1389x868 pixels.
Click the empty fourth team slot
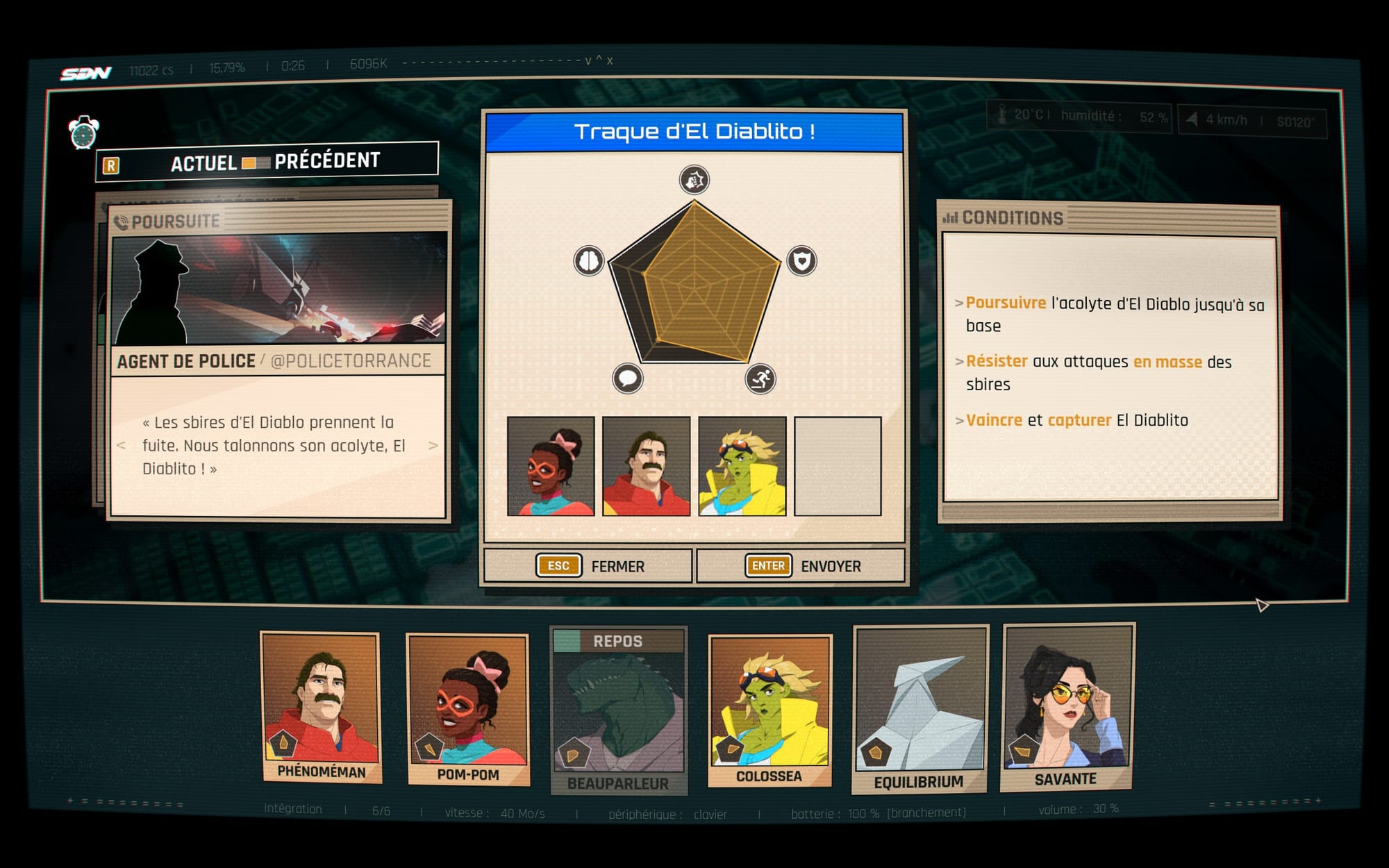838,466
